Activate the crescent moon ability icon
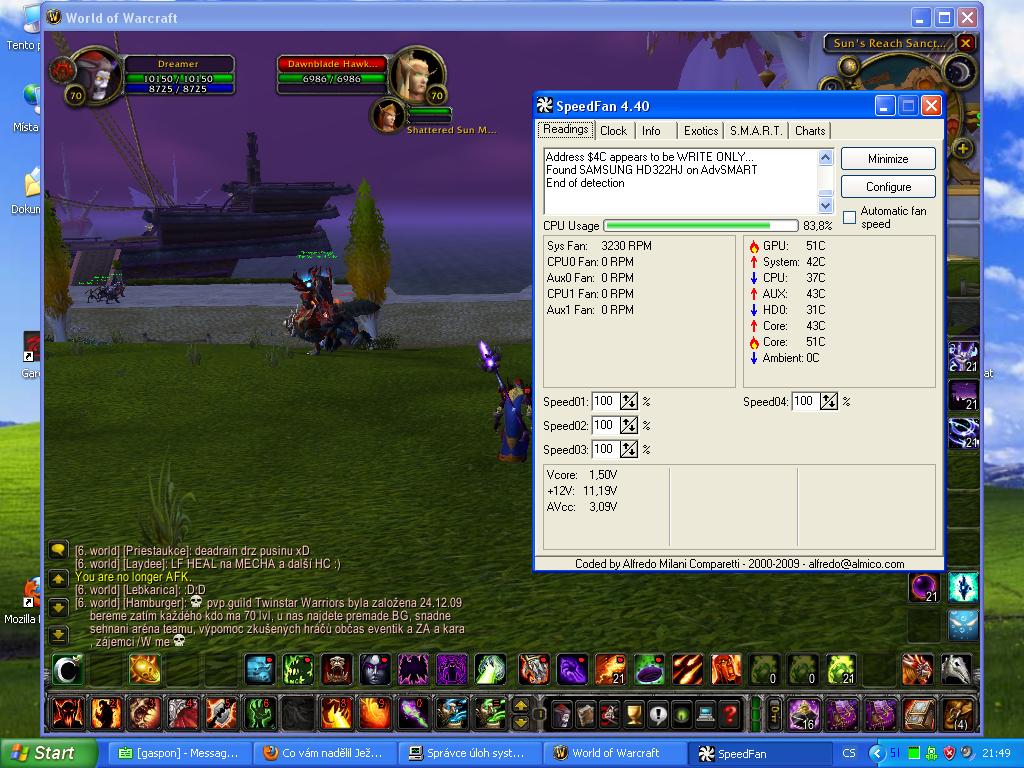This screenshot has width=1024, height=768. tap(68, 669)
